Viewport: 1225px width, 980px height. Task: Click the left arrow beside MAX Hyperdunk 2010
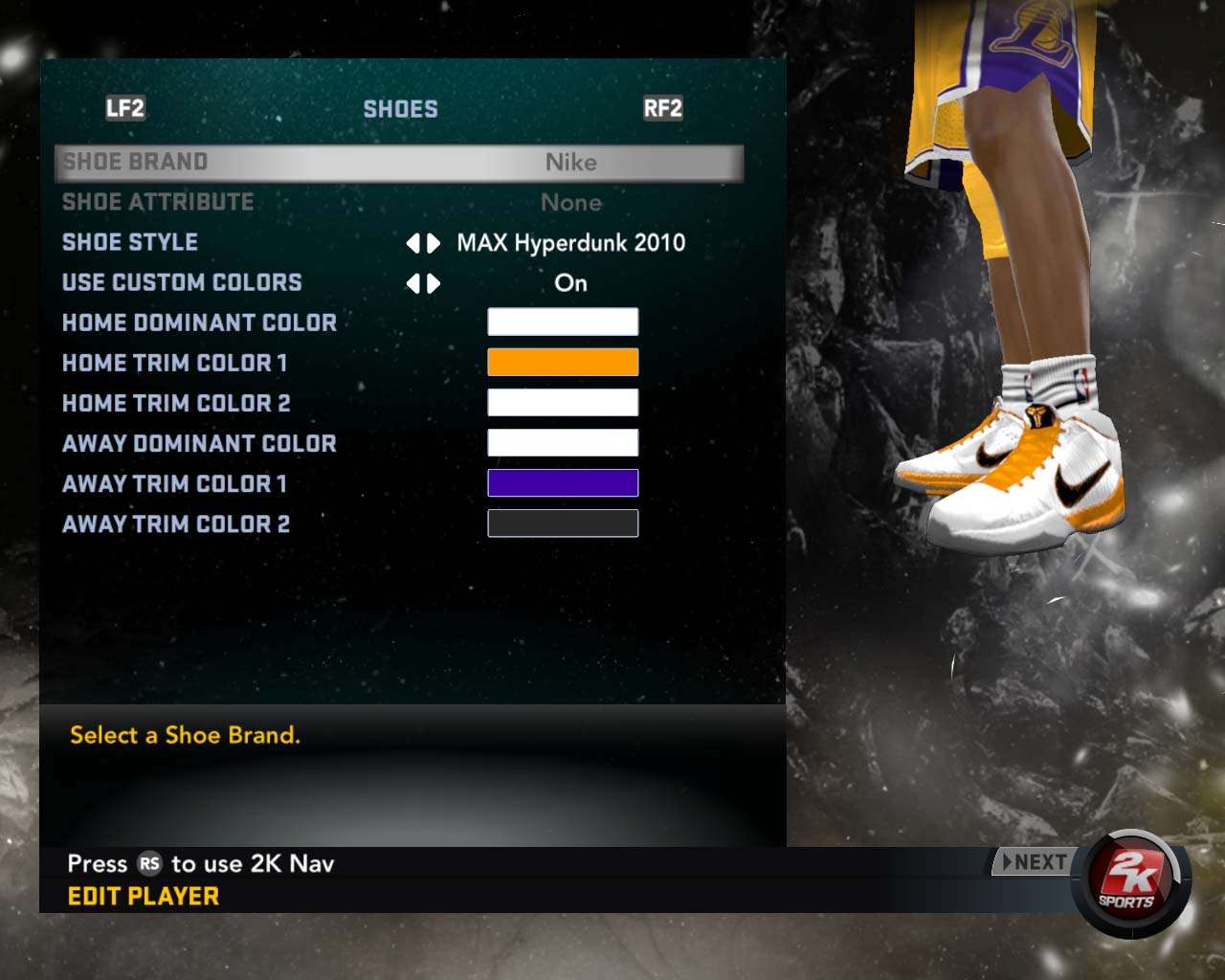coord(413,244)
